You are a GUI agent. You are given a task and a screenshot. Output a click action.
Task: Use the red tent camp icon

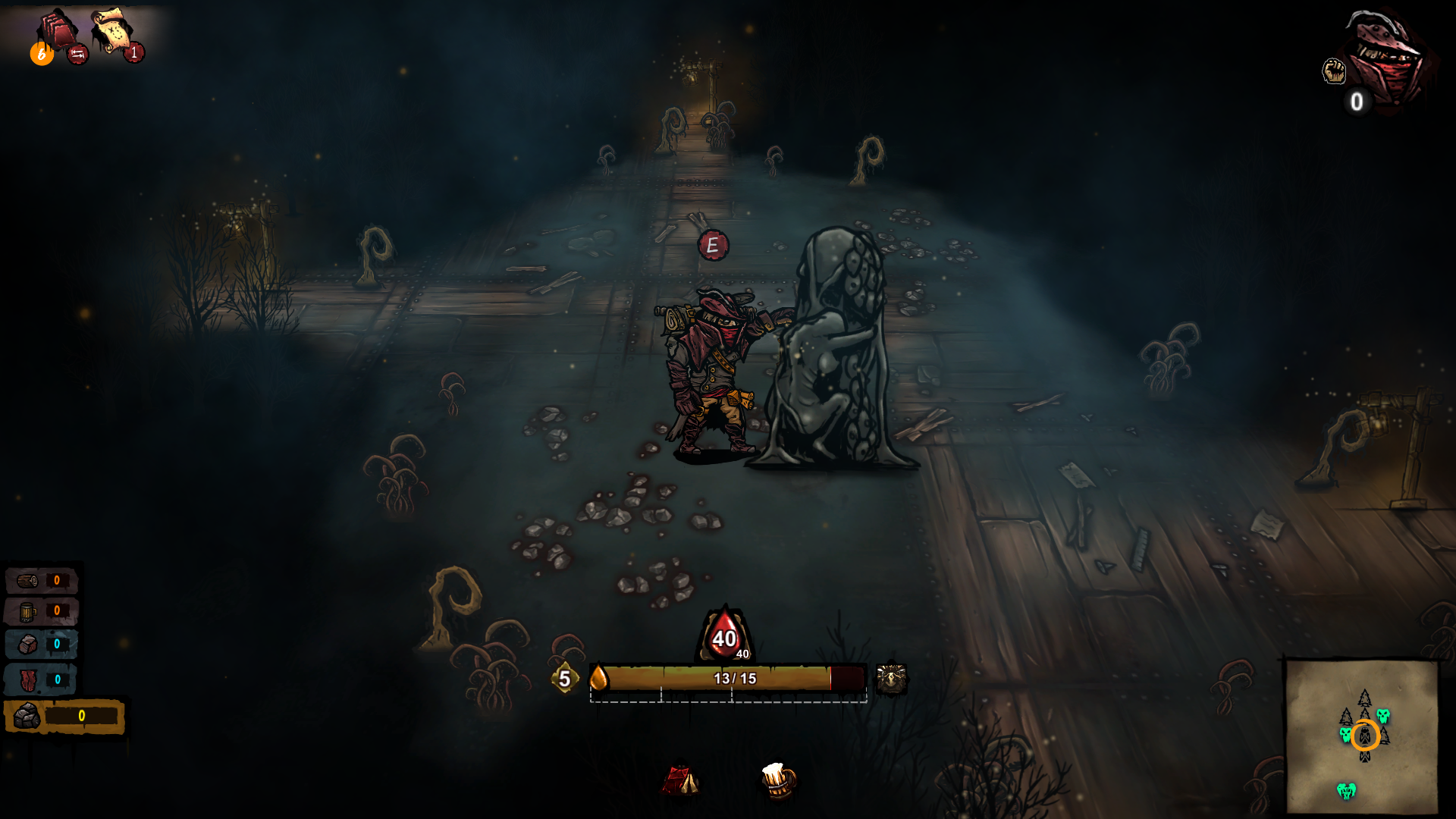680,780
